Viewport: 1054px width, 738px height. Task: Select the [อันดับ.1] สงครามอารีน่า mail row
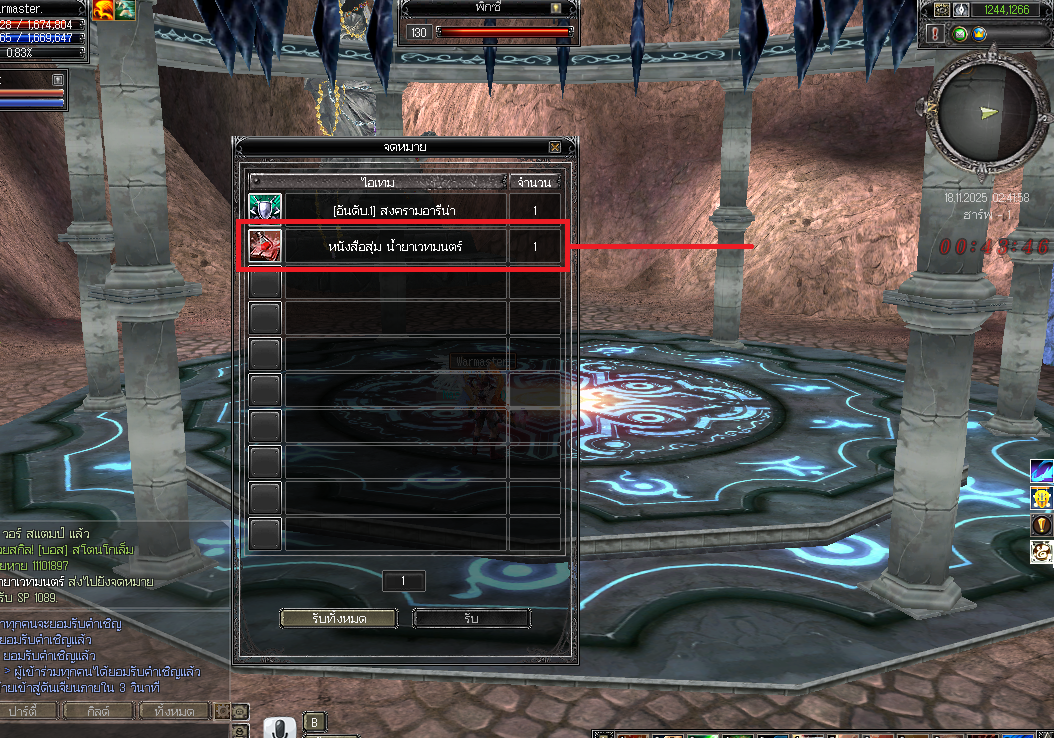pos(396,211)
